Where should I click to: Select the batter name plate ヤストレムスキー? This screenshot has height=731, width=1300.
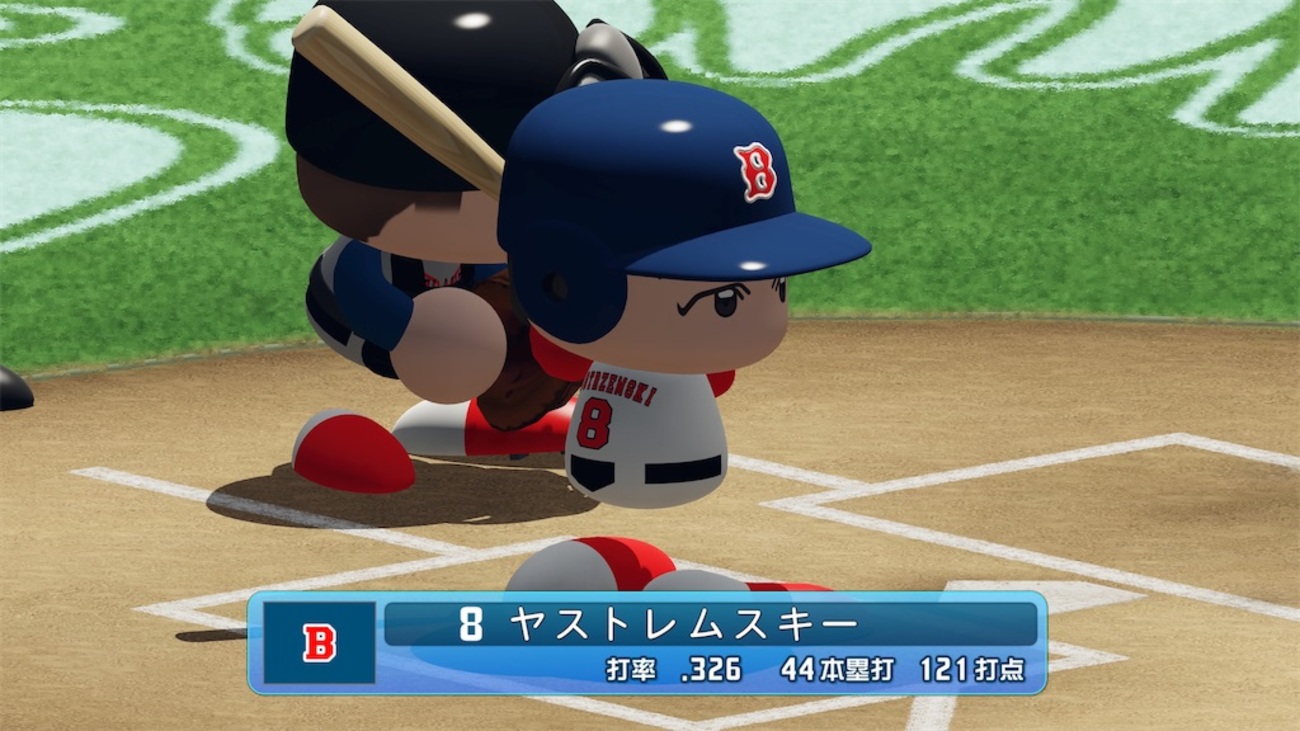pos(684,625)
